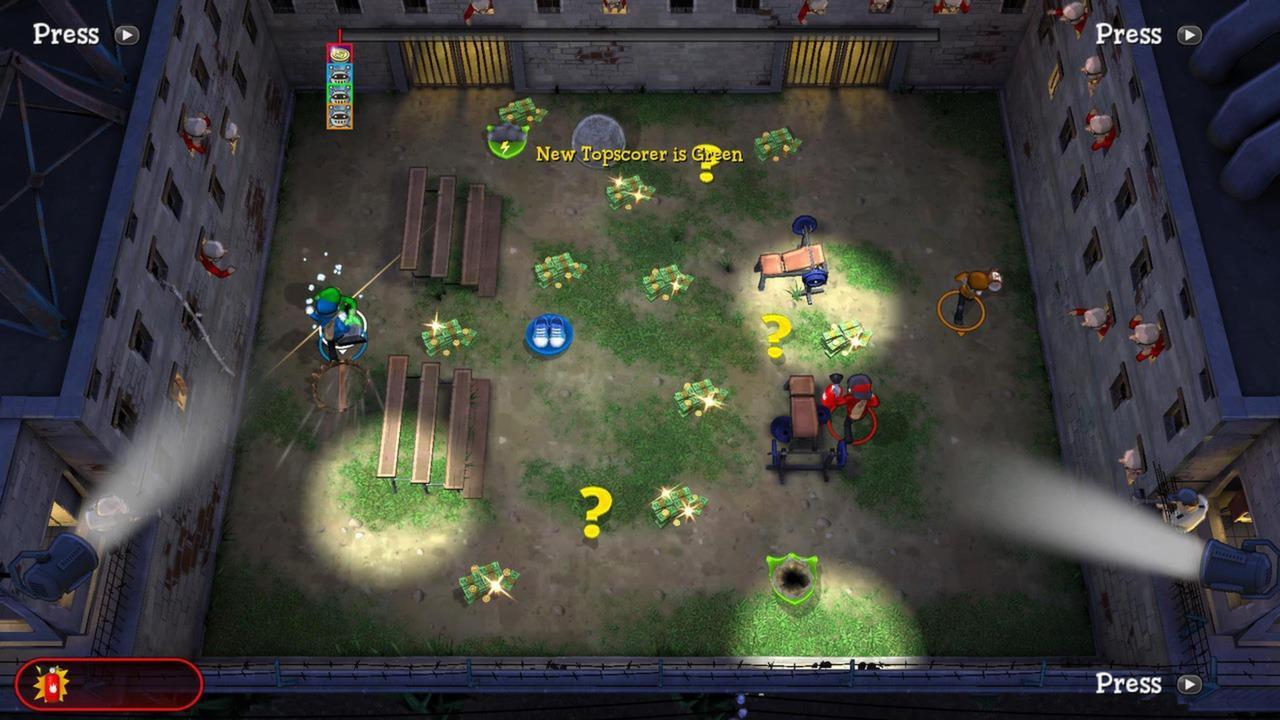
Task: Click the green energy pickup near the top
Action: point(504,138)
